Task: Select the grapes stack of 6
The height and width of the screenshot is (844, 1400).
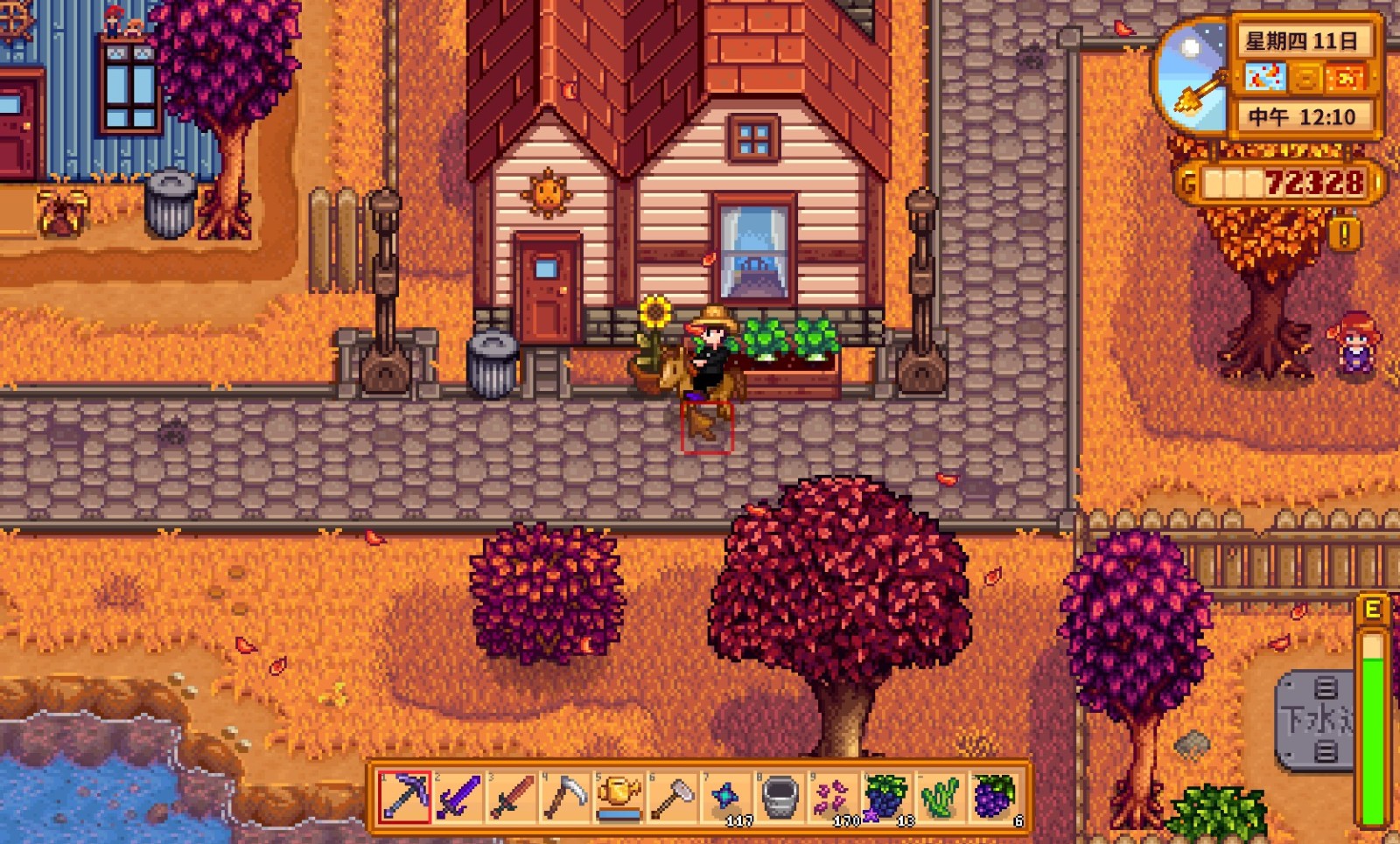Action: coord(994,797)
